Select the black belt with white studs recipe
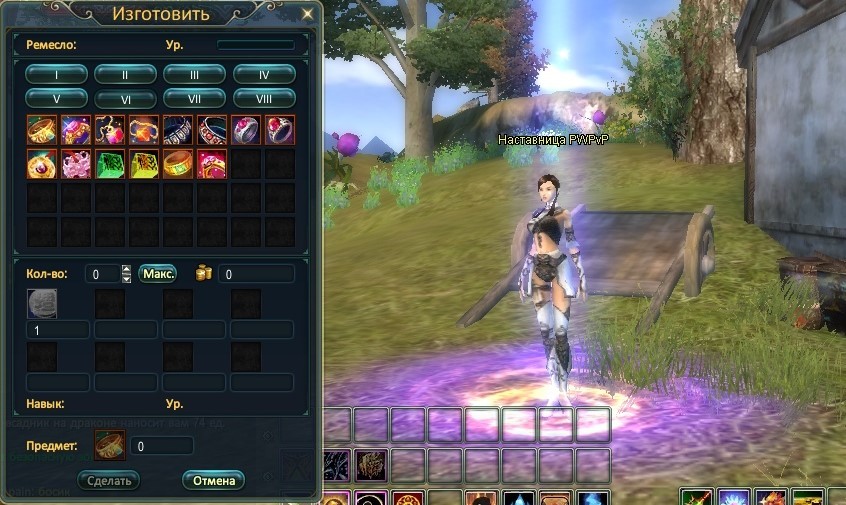 coord(178,130)
